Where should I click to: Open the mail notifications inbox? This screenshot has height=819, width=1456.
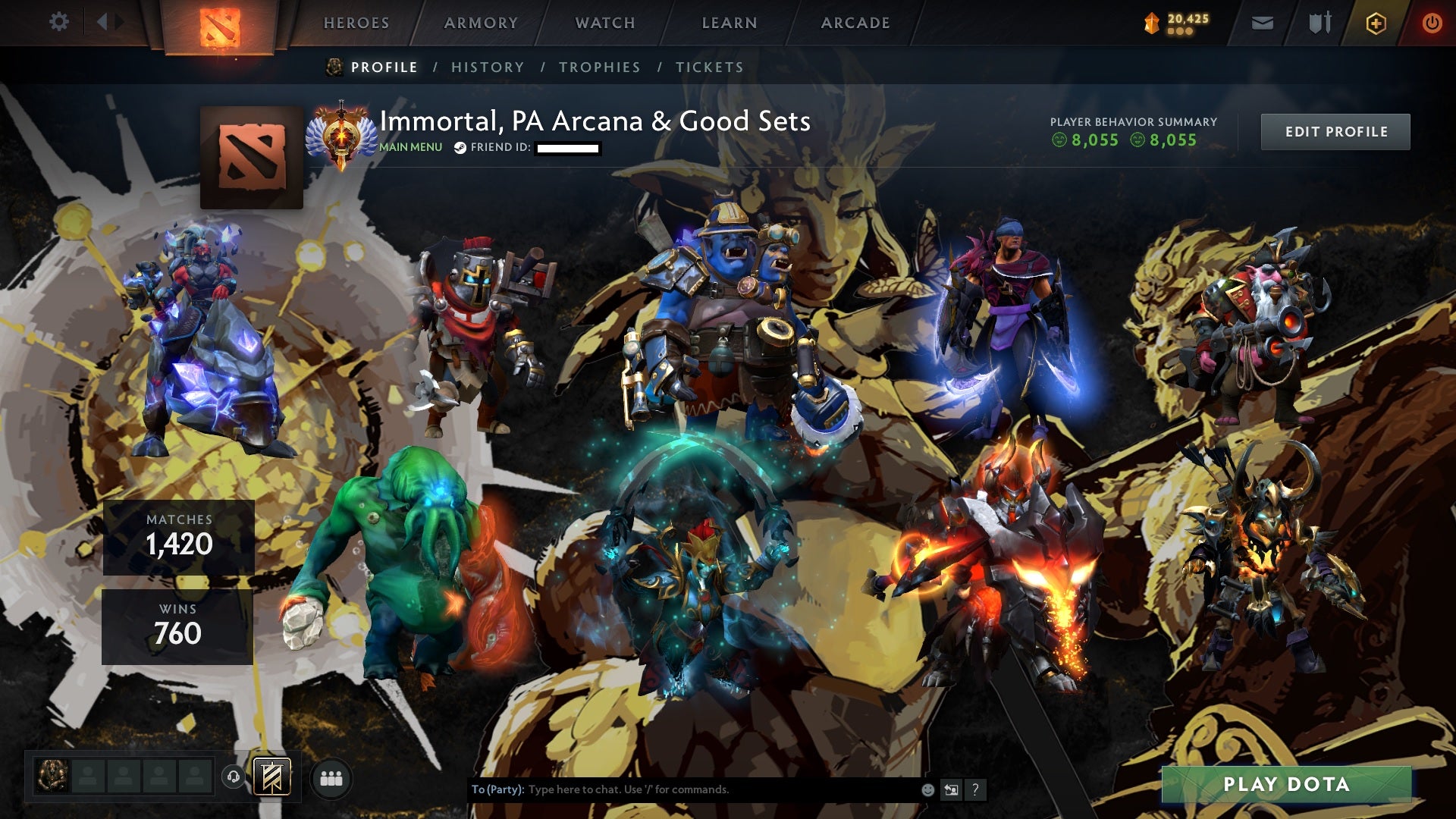[1263, 23]
